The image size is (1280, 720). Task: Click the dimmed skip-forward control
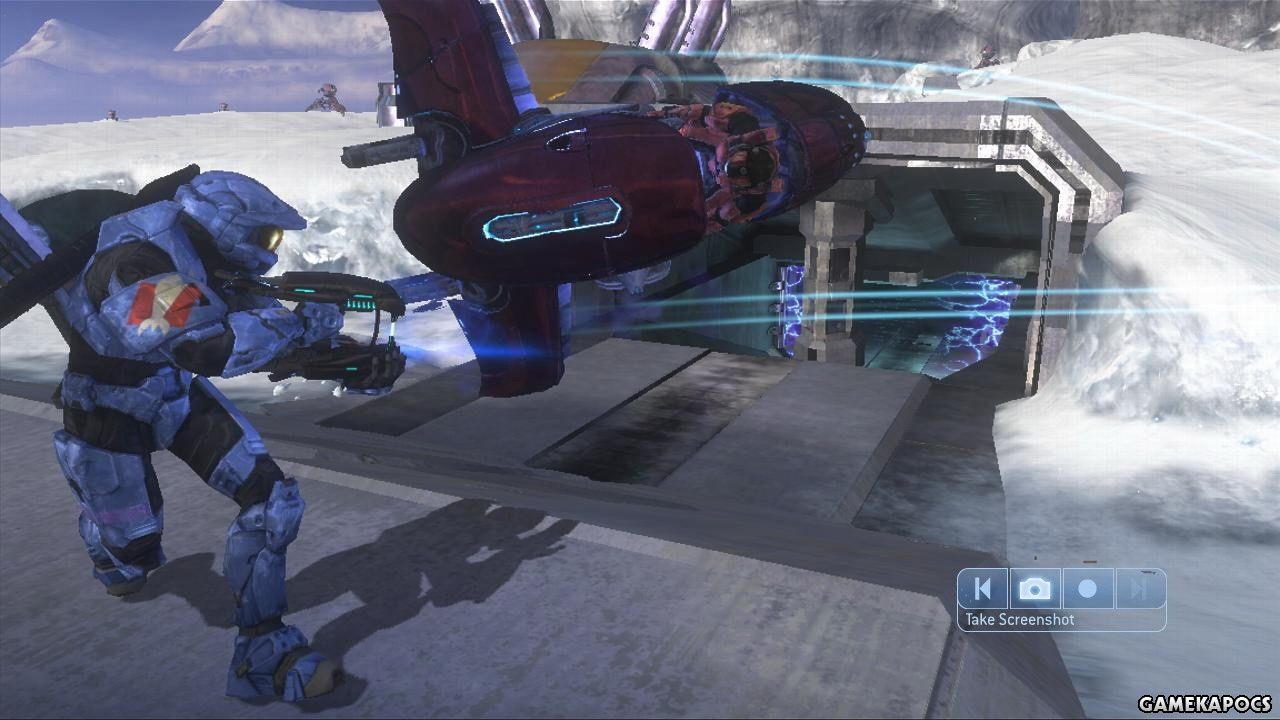click(x=1139, y=589)
